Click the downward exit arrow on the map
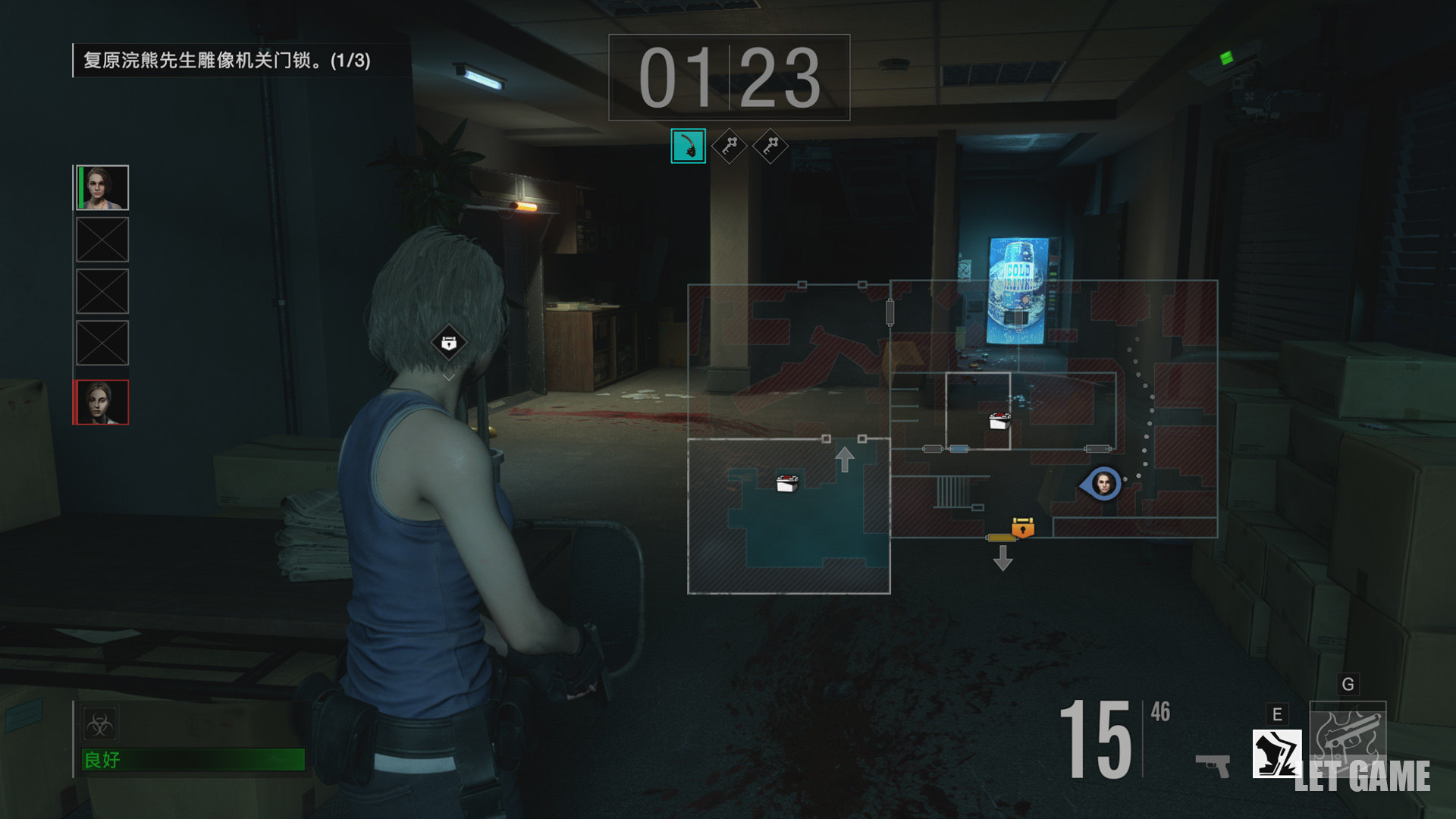 click(1003, 558)
